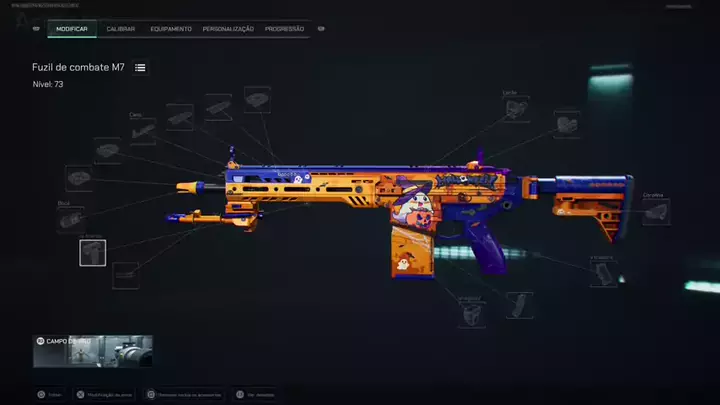Image resolution: width=720 pixels, height=405 pixels.
Task: Enter the Campo de Tiro firing range
Action: click(x=92, y=352)
